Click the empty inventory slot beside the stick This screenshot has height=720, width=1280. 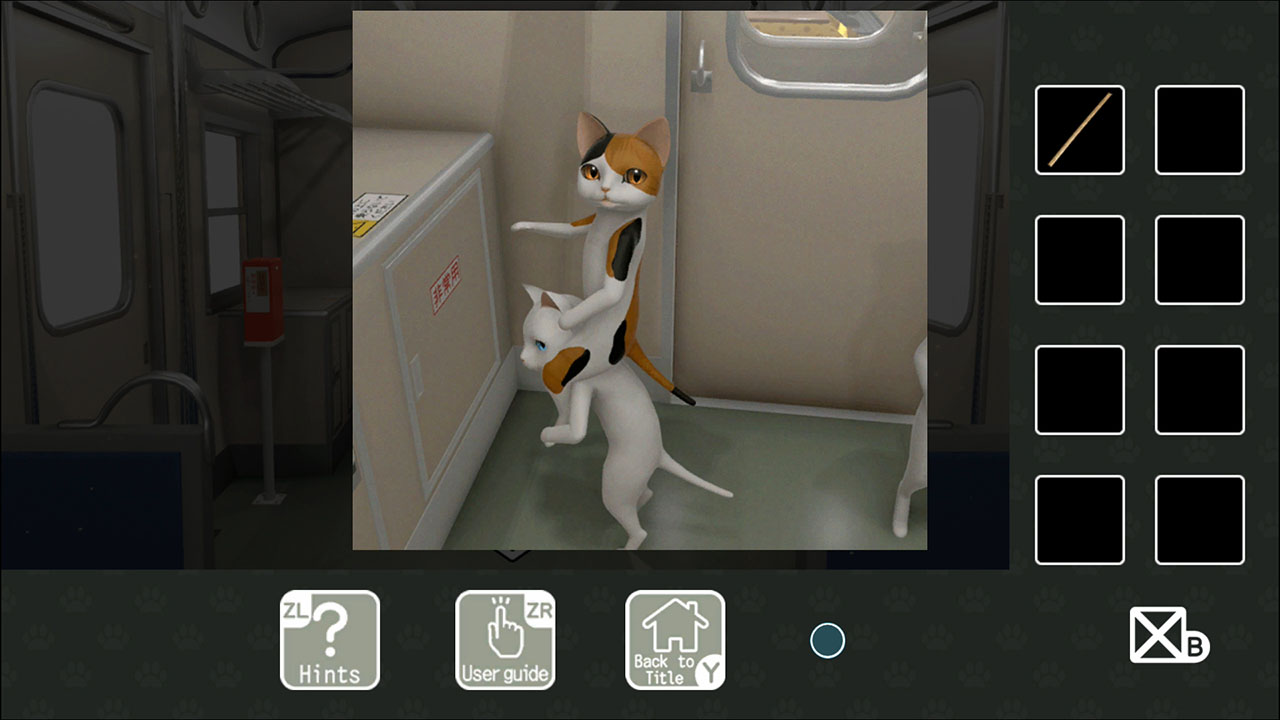(x=1199, y=131)
